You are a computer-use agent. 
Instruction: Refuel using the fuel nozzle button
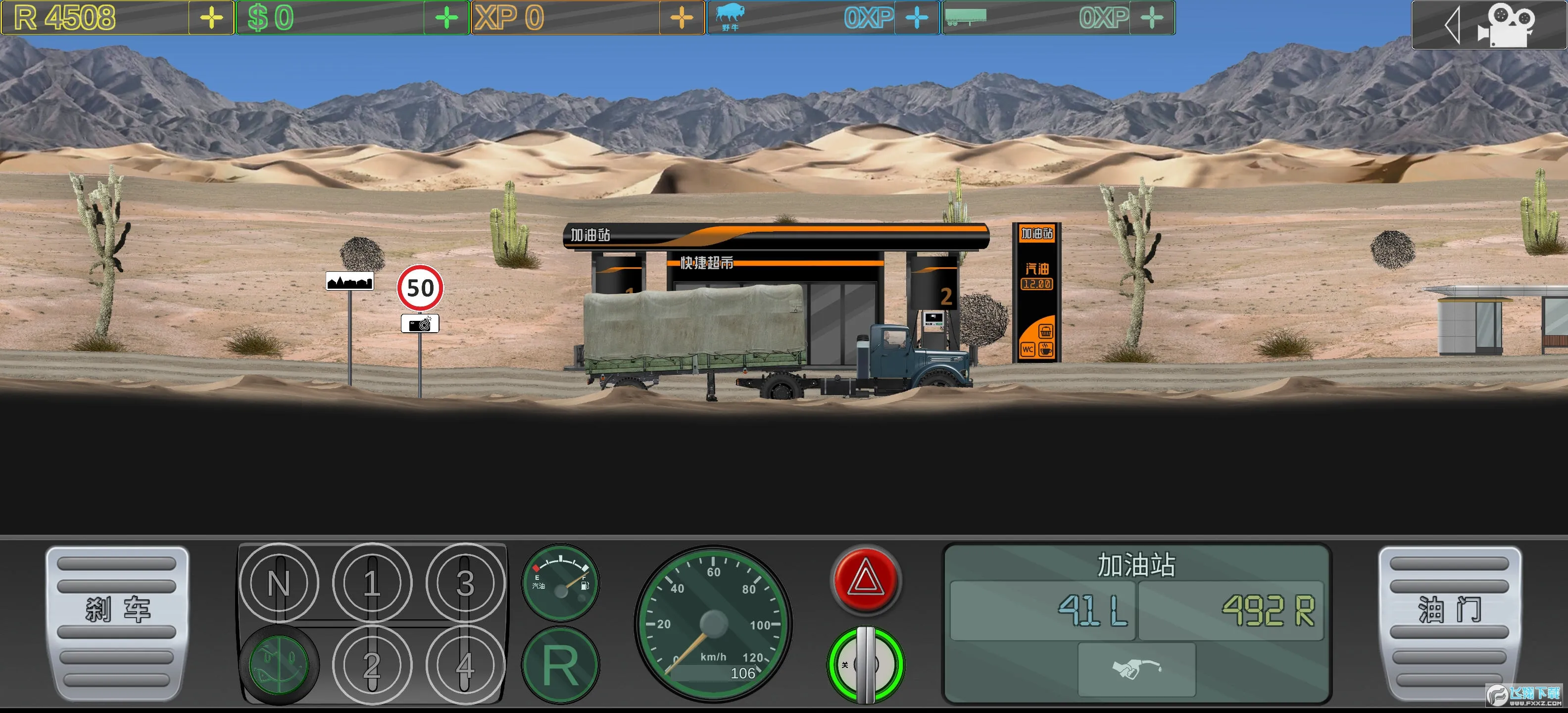pyautogui.click(x=1136, y=669)
